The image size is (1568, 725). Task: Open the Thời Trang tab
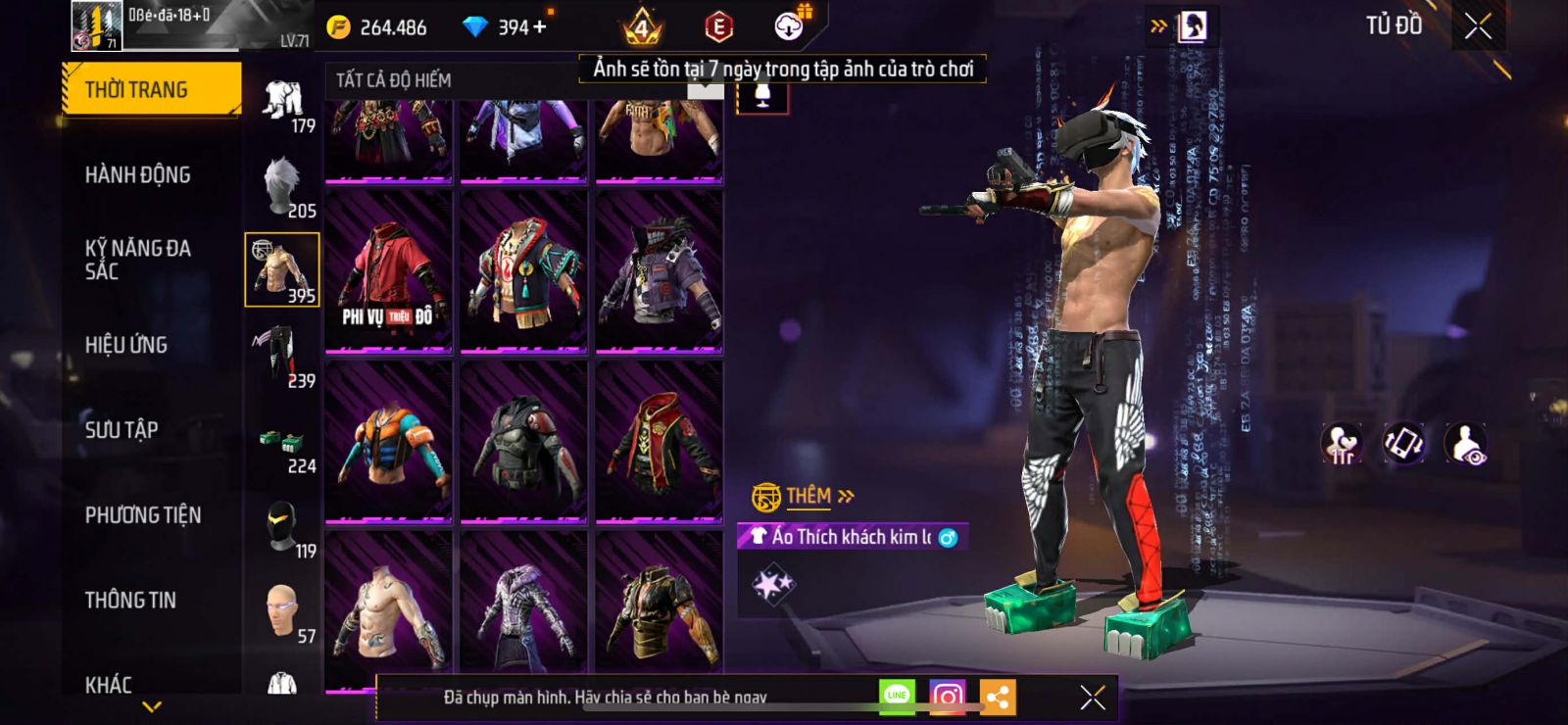(x=151, y=90)
